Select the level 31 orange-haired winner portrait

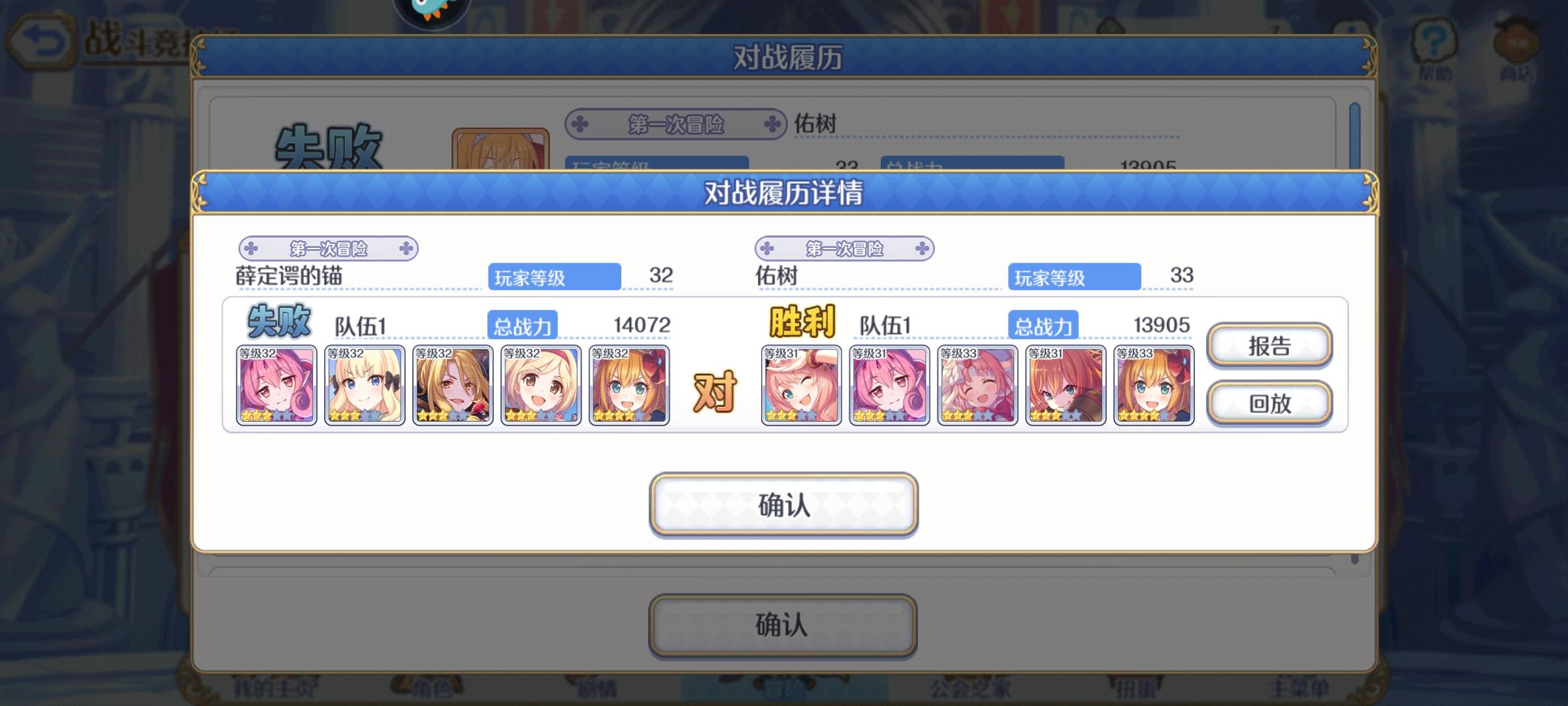click(x=1065, y=386)
